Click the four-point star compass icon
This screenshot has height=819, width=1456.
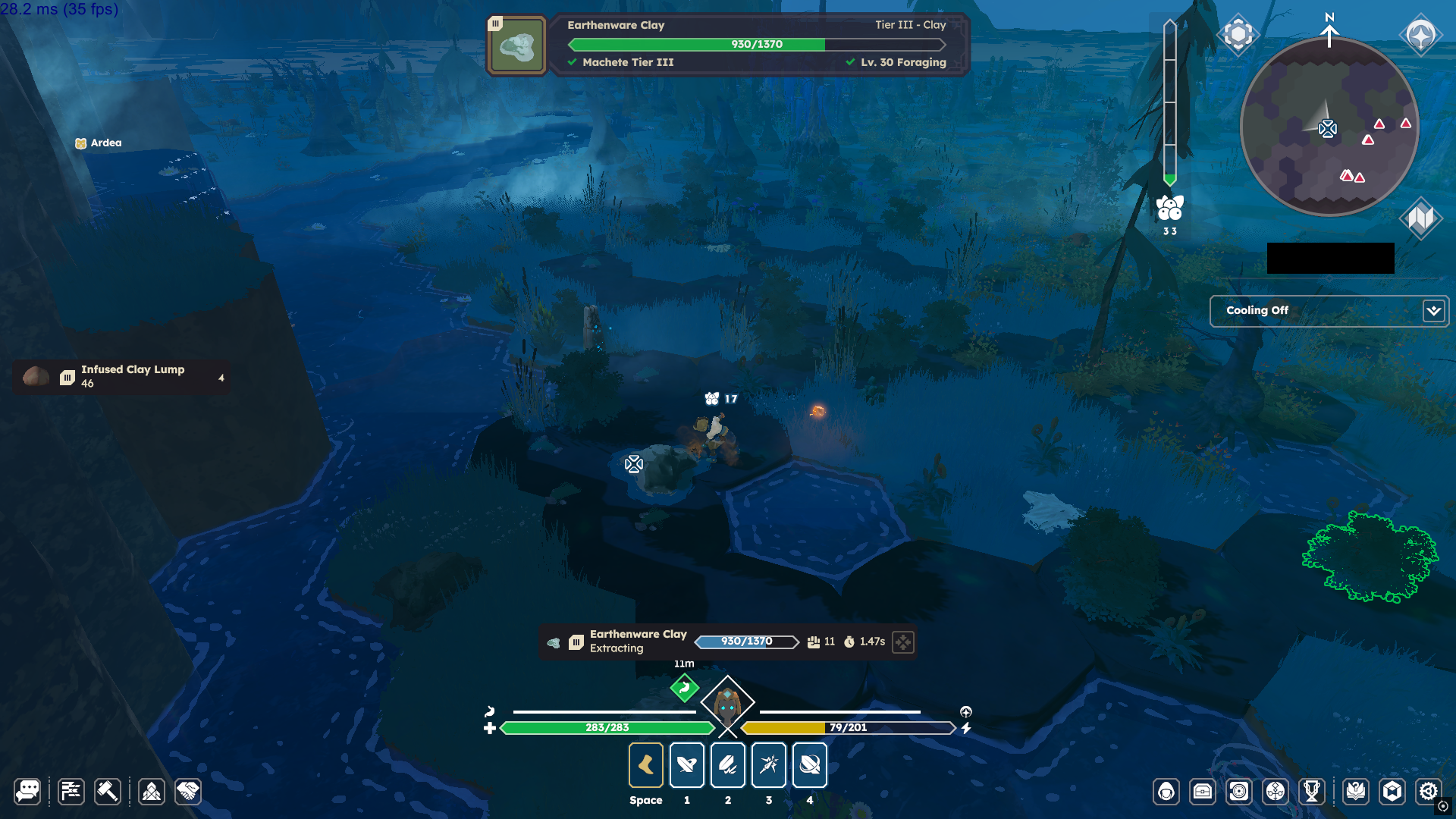[x=1420, y=35]
